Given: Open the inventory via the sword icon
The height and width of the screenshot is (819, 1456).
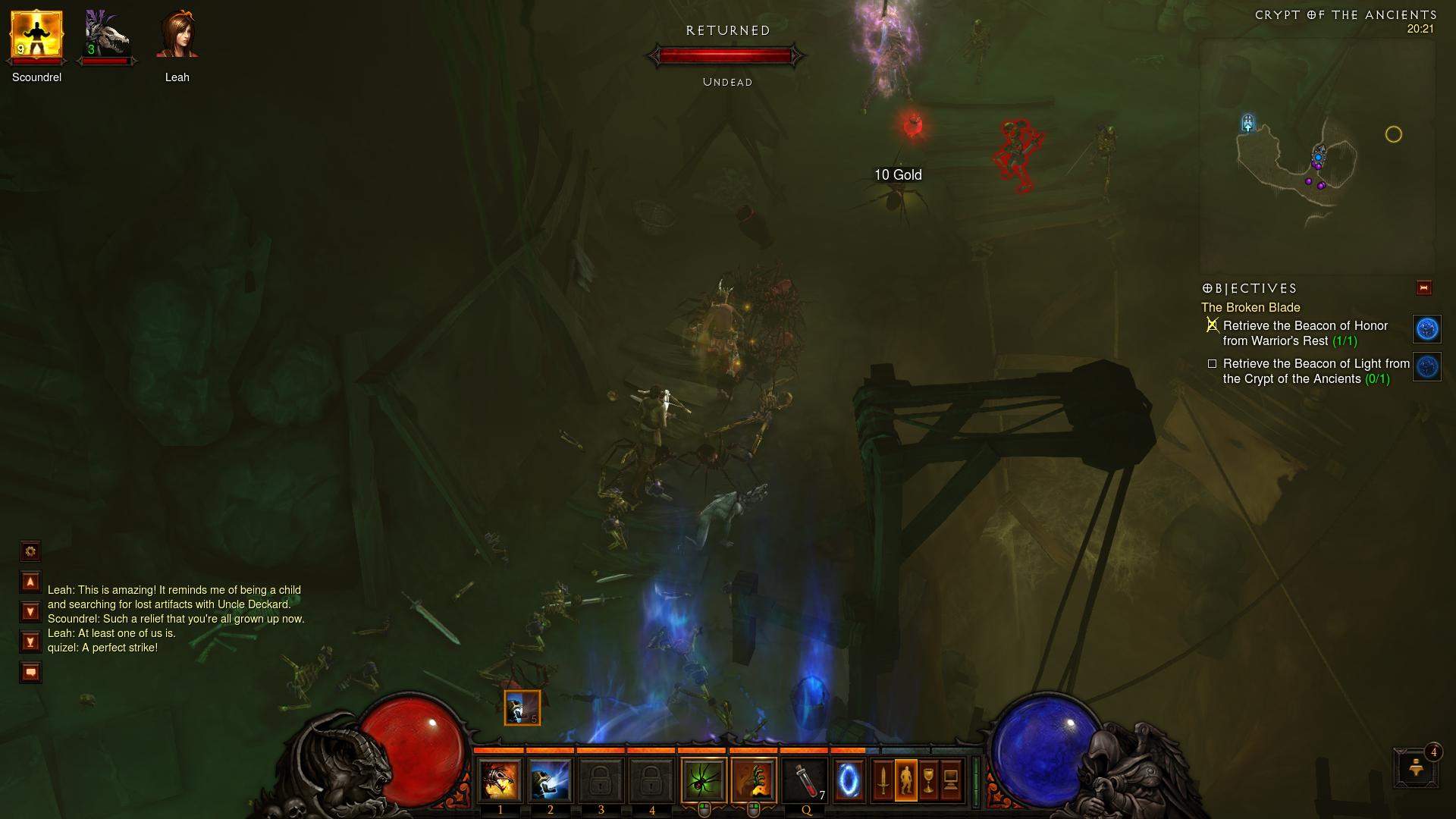Looking at the screenshot, I should 883,781.
